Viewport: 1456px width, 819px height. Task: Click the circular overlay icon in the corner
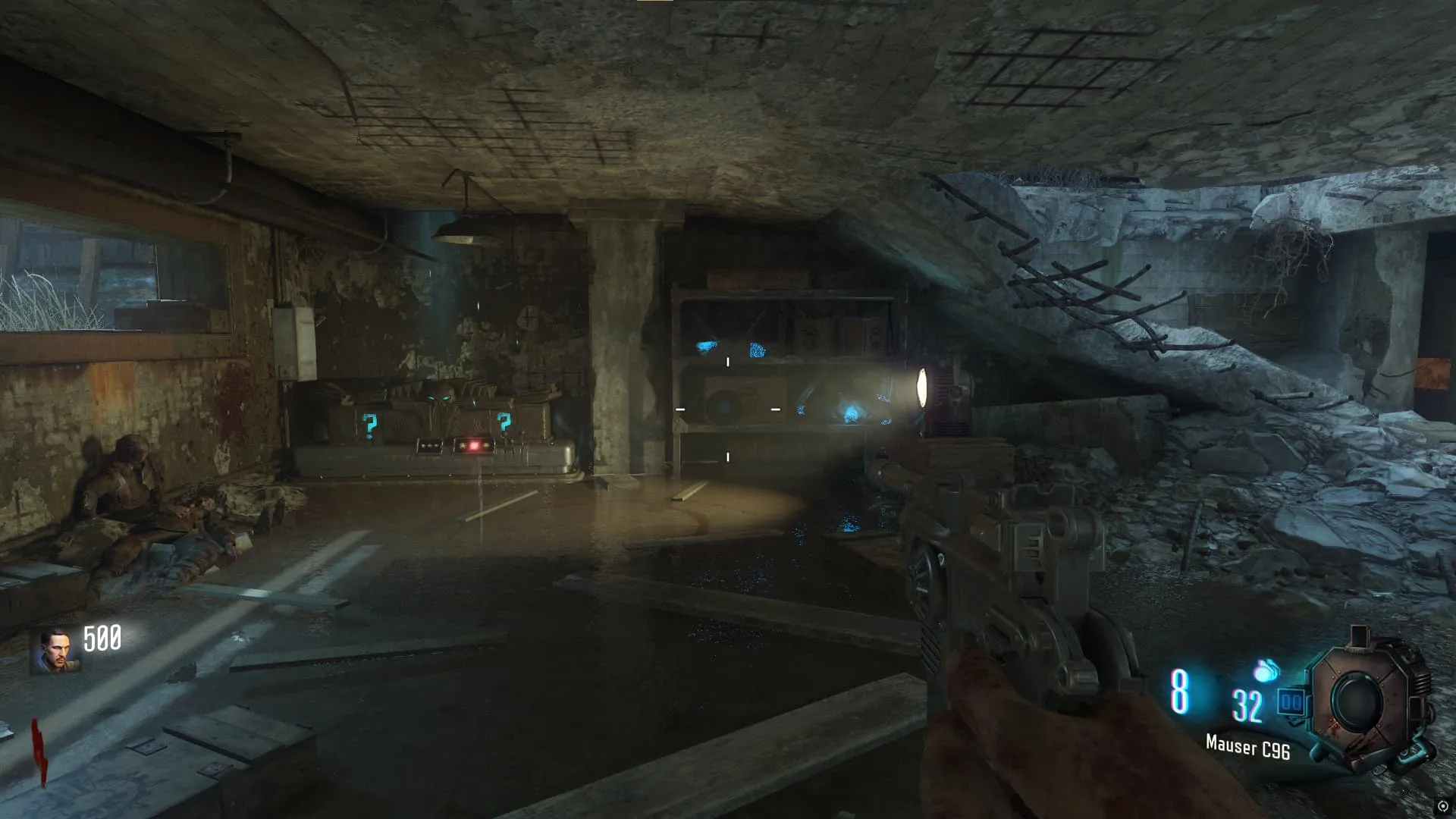click(x=1442, y=806)
